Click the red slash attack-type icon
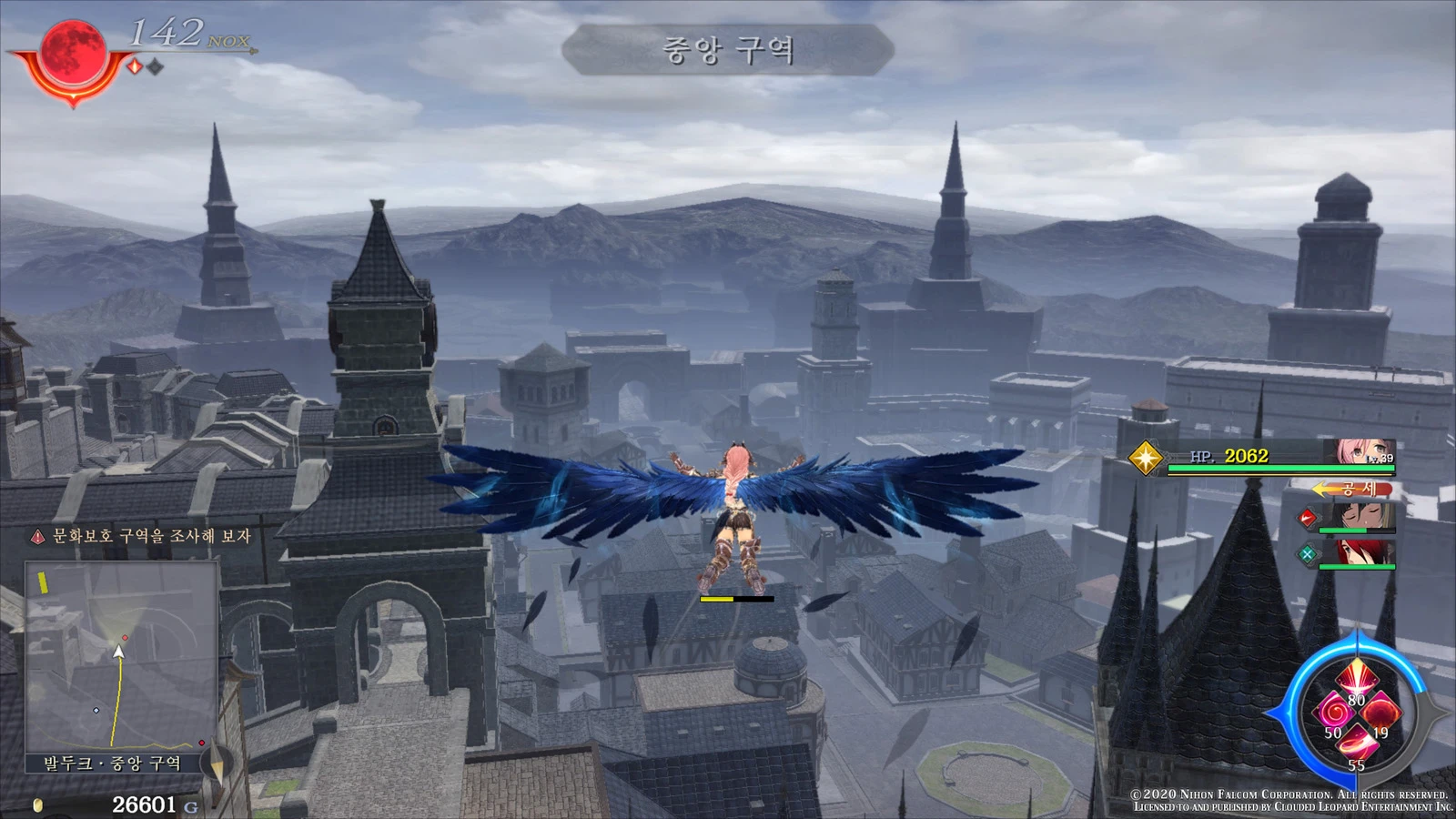 (1307, 519)
